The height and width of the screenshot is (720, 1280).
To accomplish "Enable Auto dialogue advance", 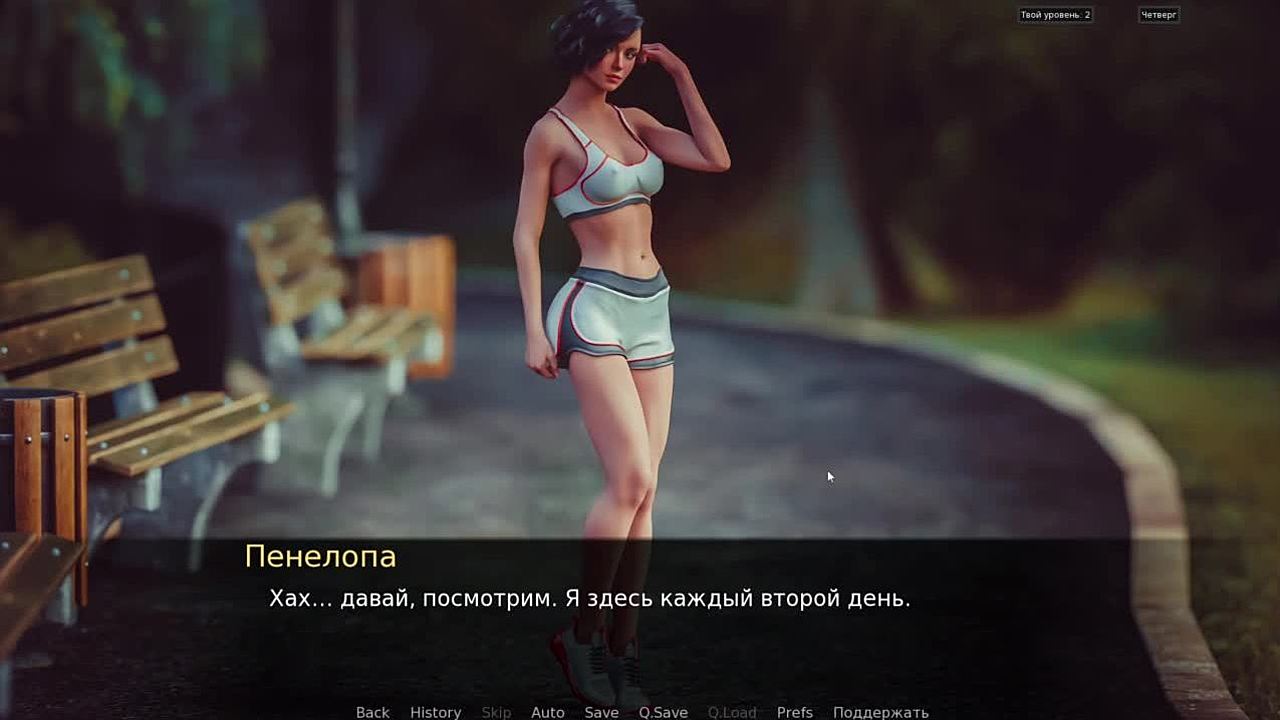I will [547, 712].
